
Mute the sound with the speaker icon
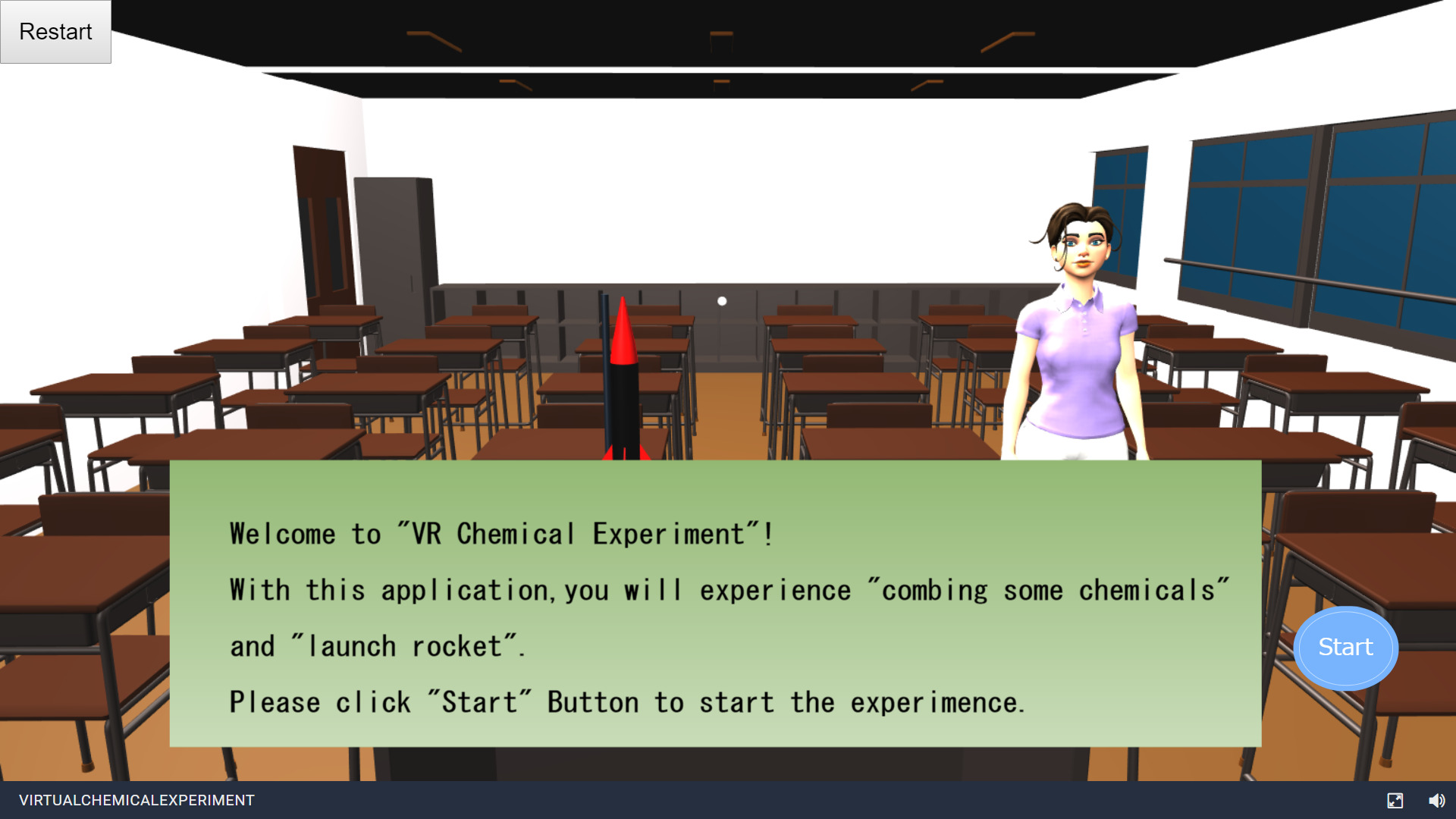1436,800
